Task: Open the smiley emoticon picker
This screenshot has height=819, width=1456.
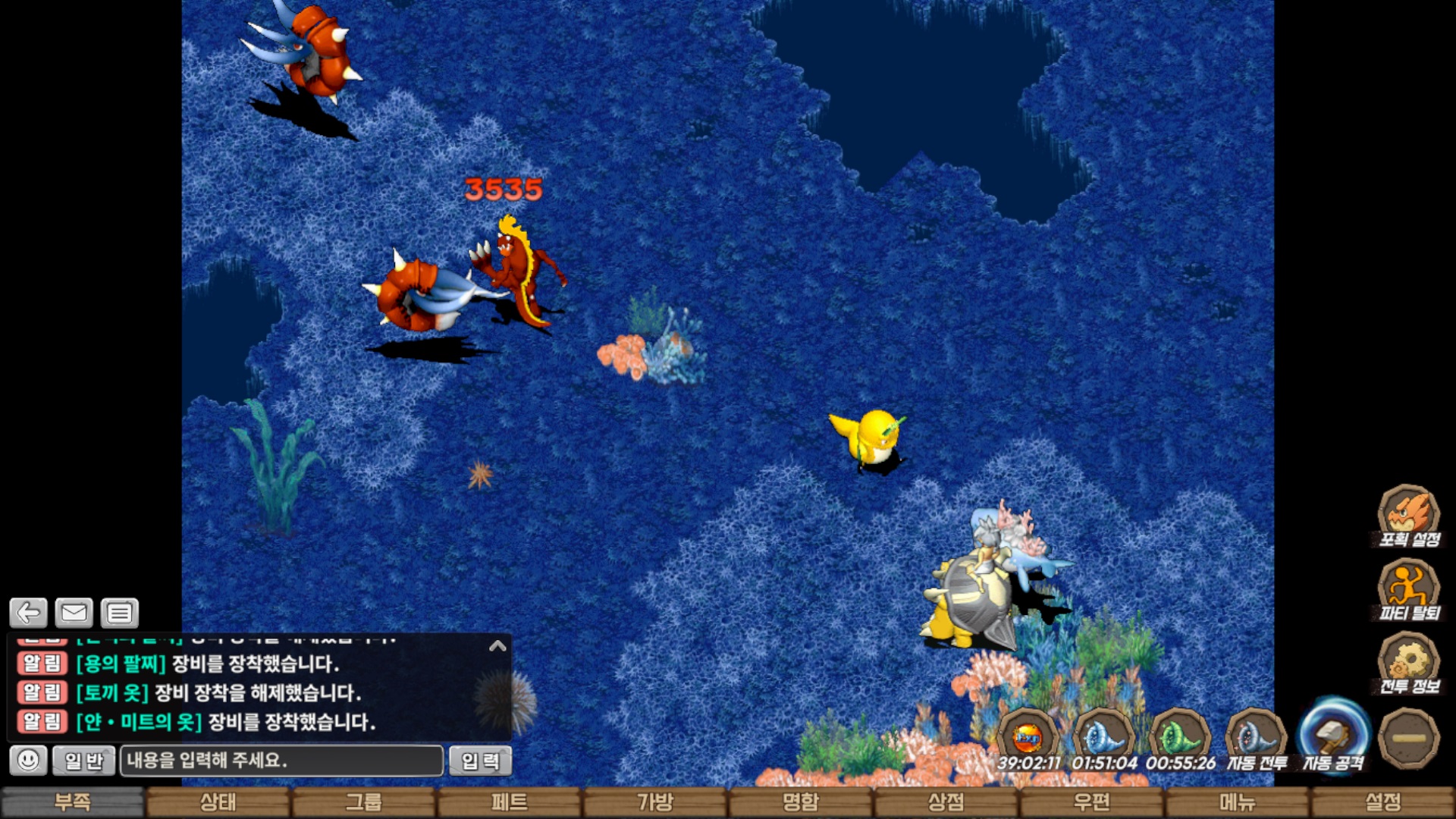Action: click(29, 760)
